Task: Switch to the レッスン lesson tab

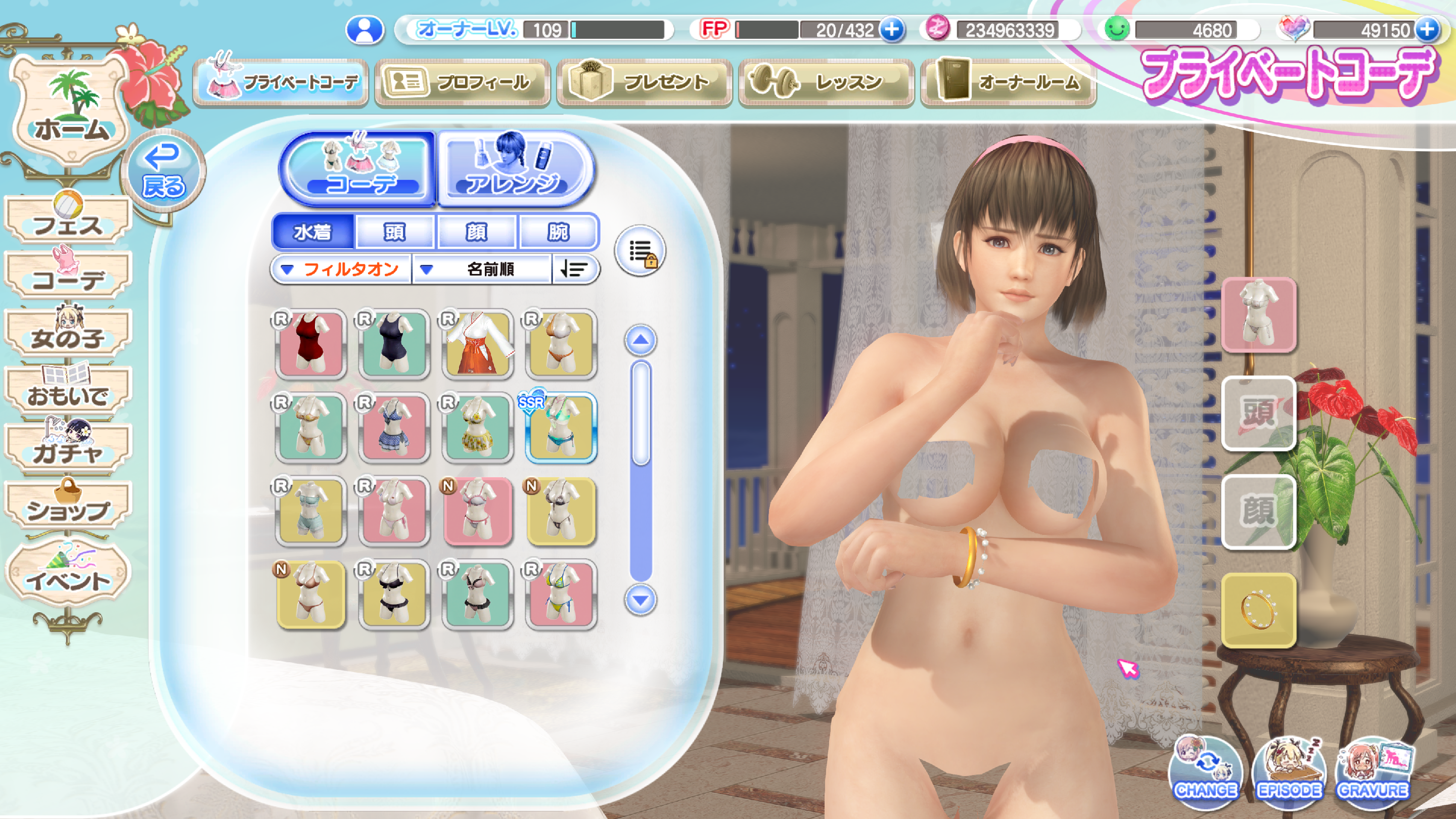Action: [x=827, y=82]
